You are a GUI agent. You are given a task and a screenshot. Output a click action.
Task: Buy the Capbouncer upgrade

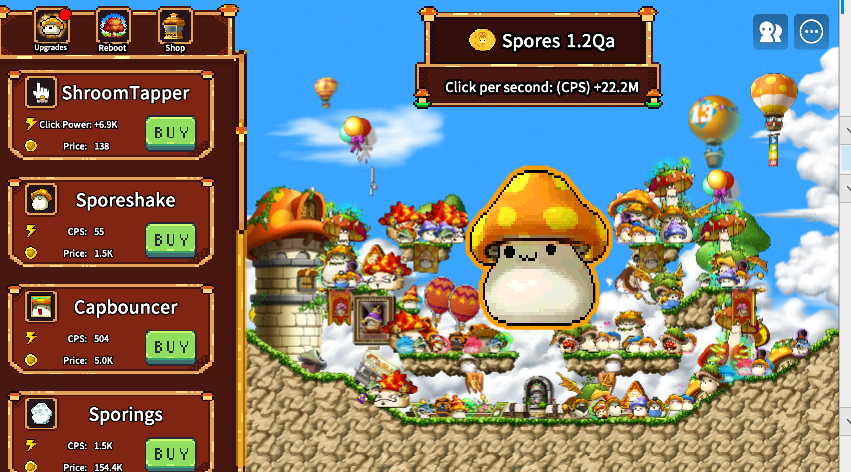click(x=171, y=347)
